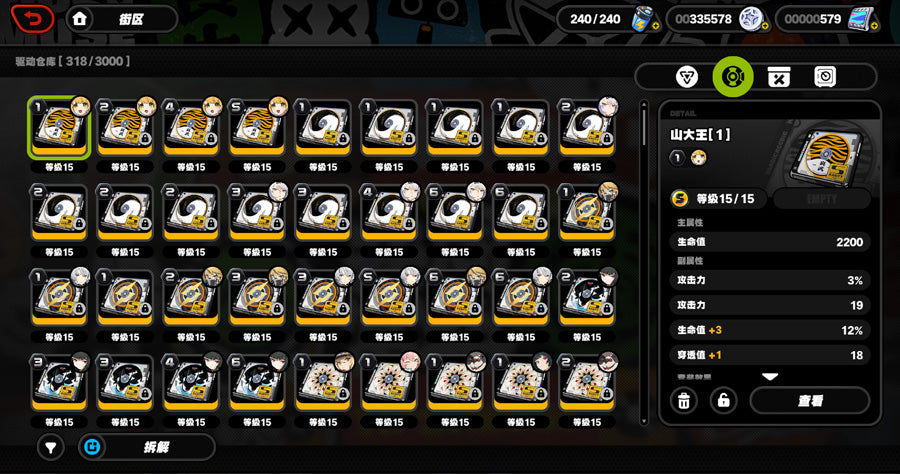Open the funnel filter options
The width and height of the screenshot is (900, 474).
coord(51,447)
